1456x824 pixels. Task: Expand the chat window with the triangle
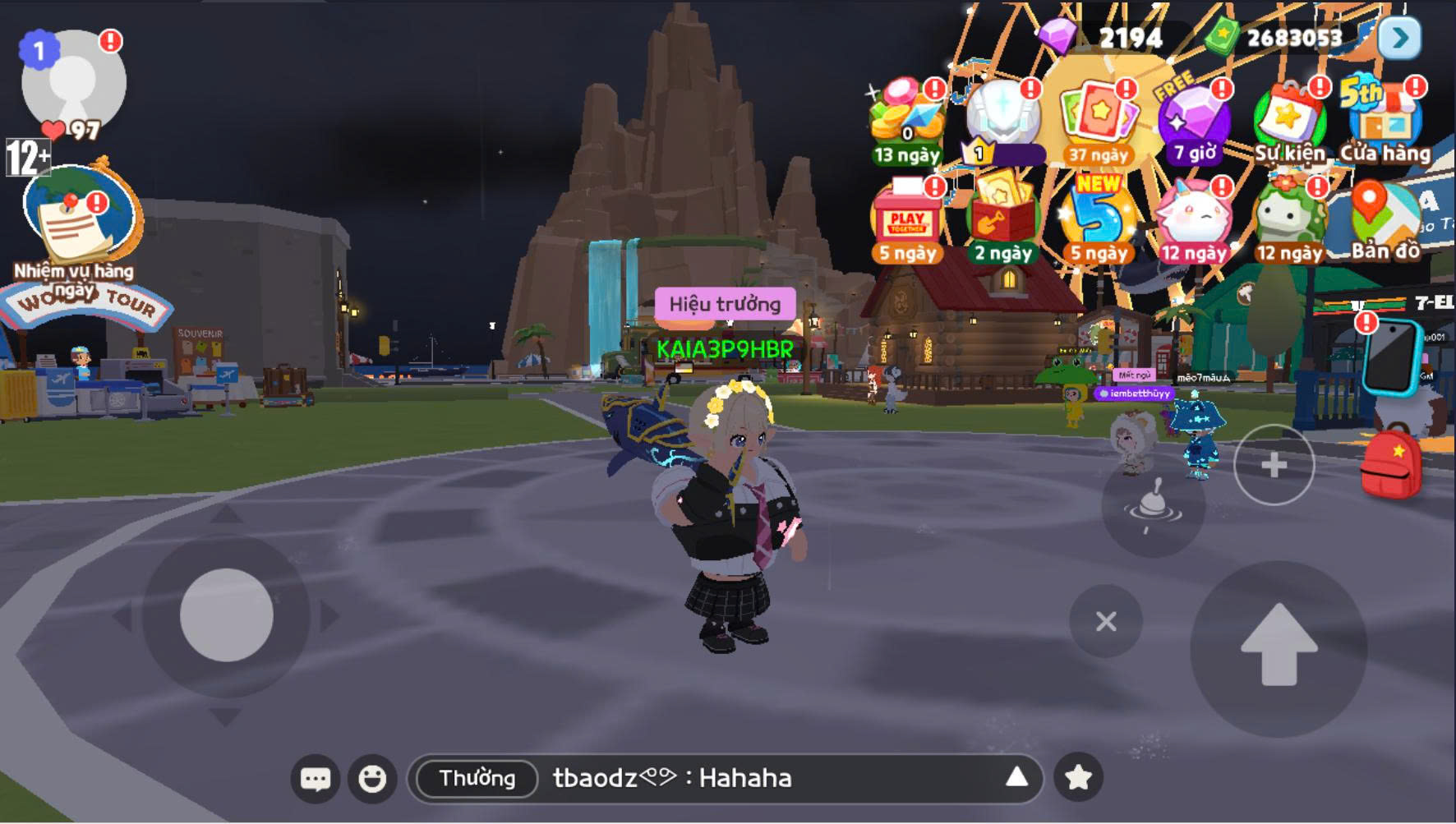click(x=1018, y=777)
